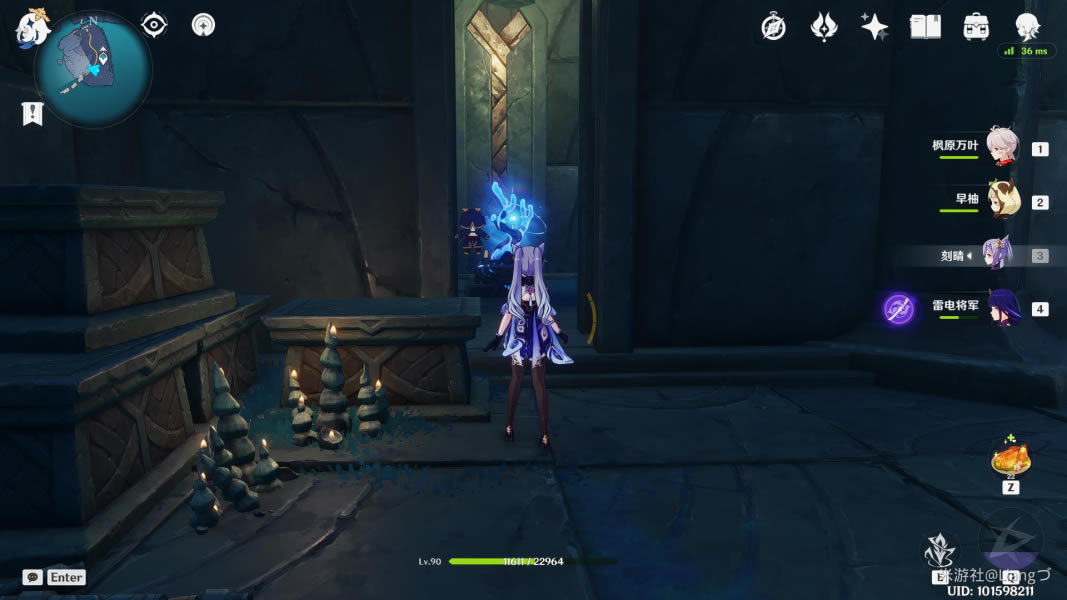
Task: Switch to party member 枫原万叶
Action: click(x=1002, y=147)
